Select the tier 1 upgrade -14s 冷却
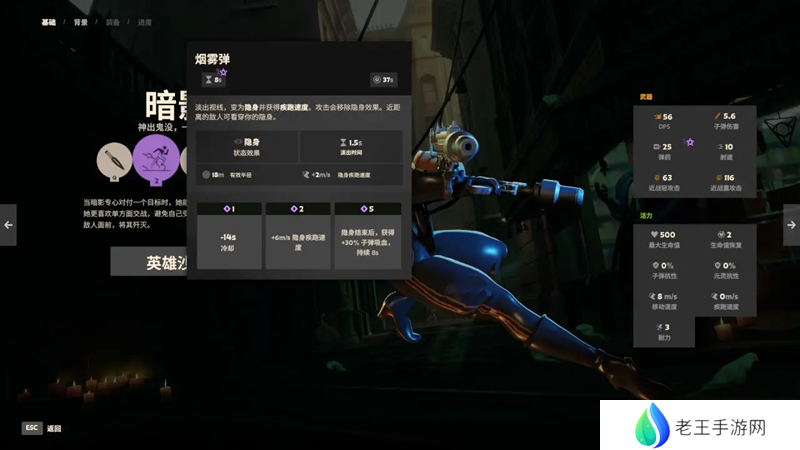The height and width of the screenshot is (450, 800). (x=229, y=237)
